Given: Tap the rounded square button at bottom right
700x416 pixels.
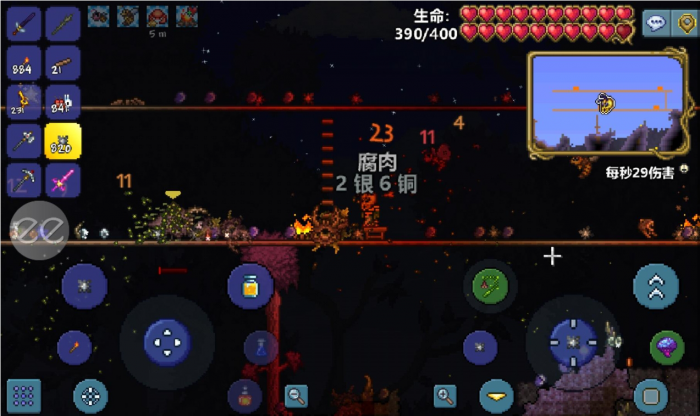Looking at the screenshot, I should point(650,393).
